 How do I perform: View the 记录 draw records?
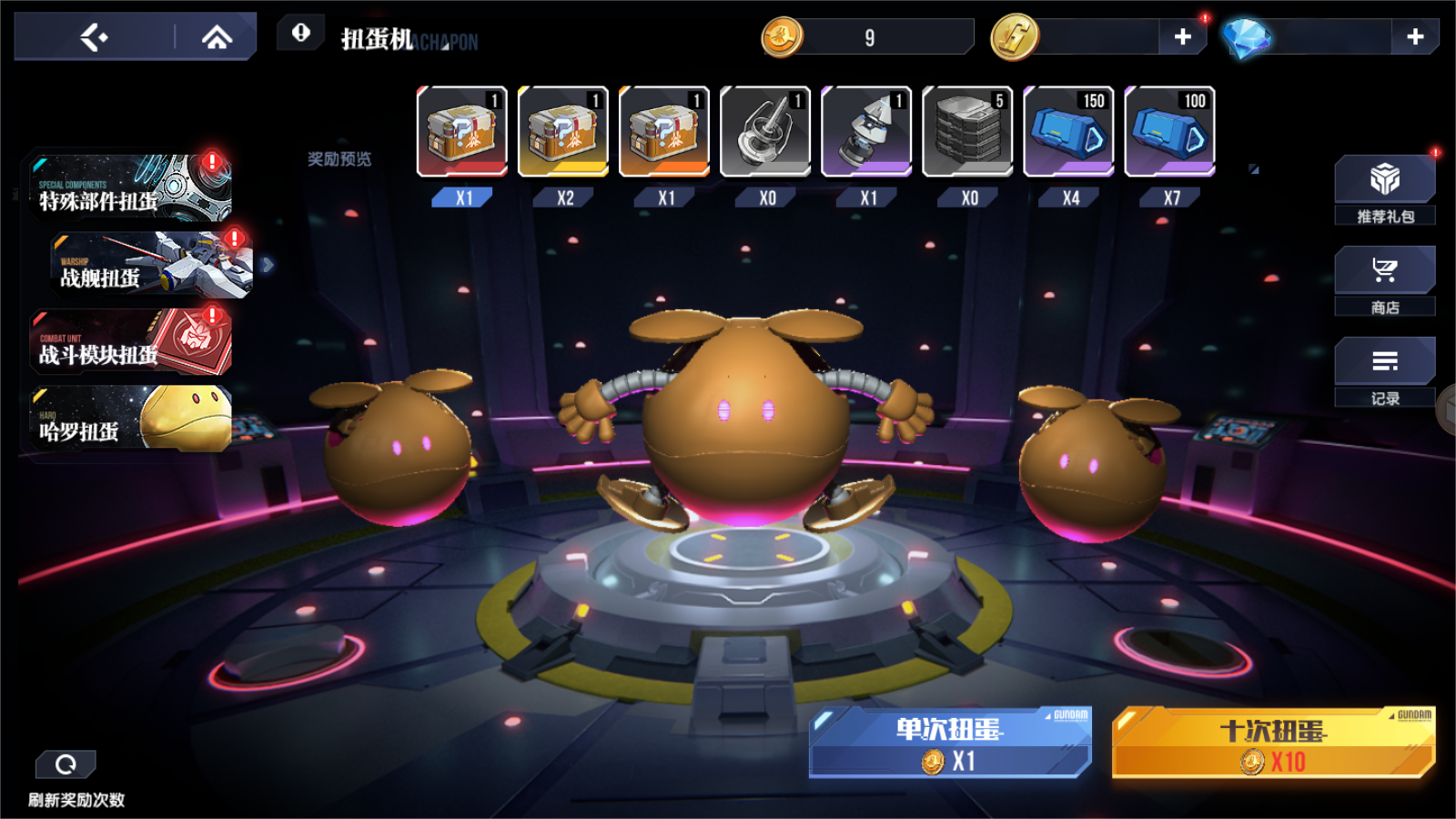[1384, 371]
